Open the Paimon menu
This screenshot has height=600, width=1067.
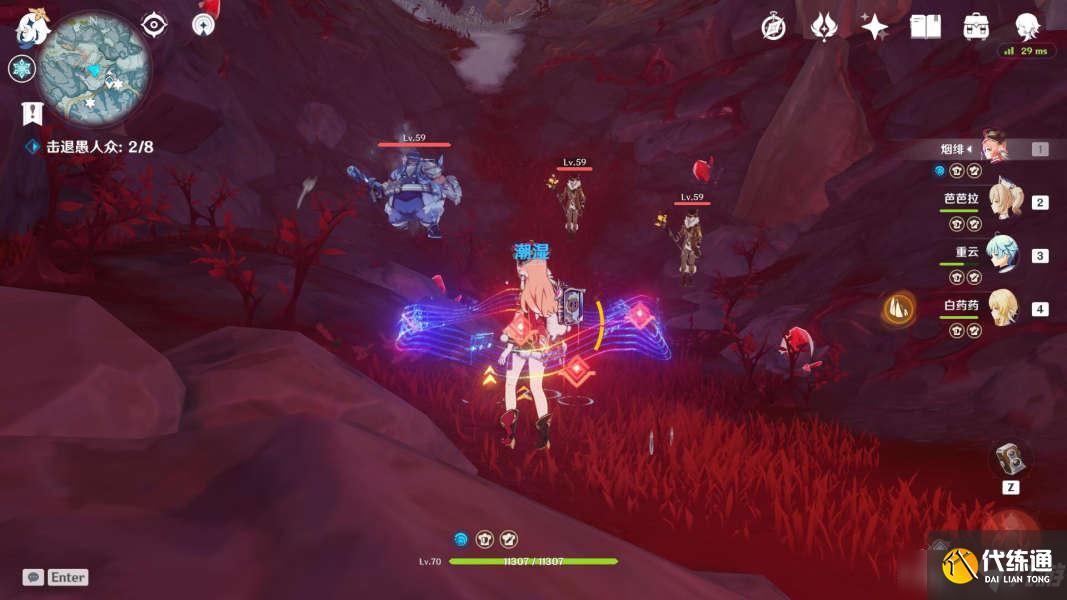point(31,28)
